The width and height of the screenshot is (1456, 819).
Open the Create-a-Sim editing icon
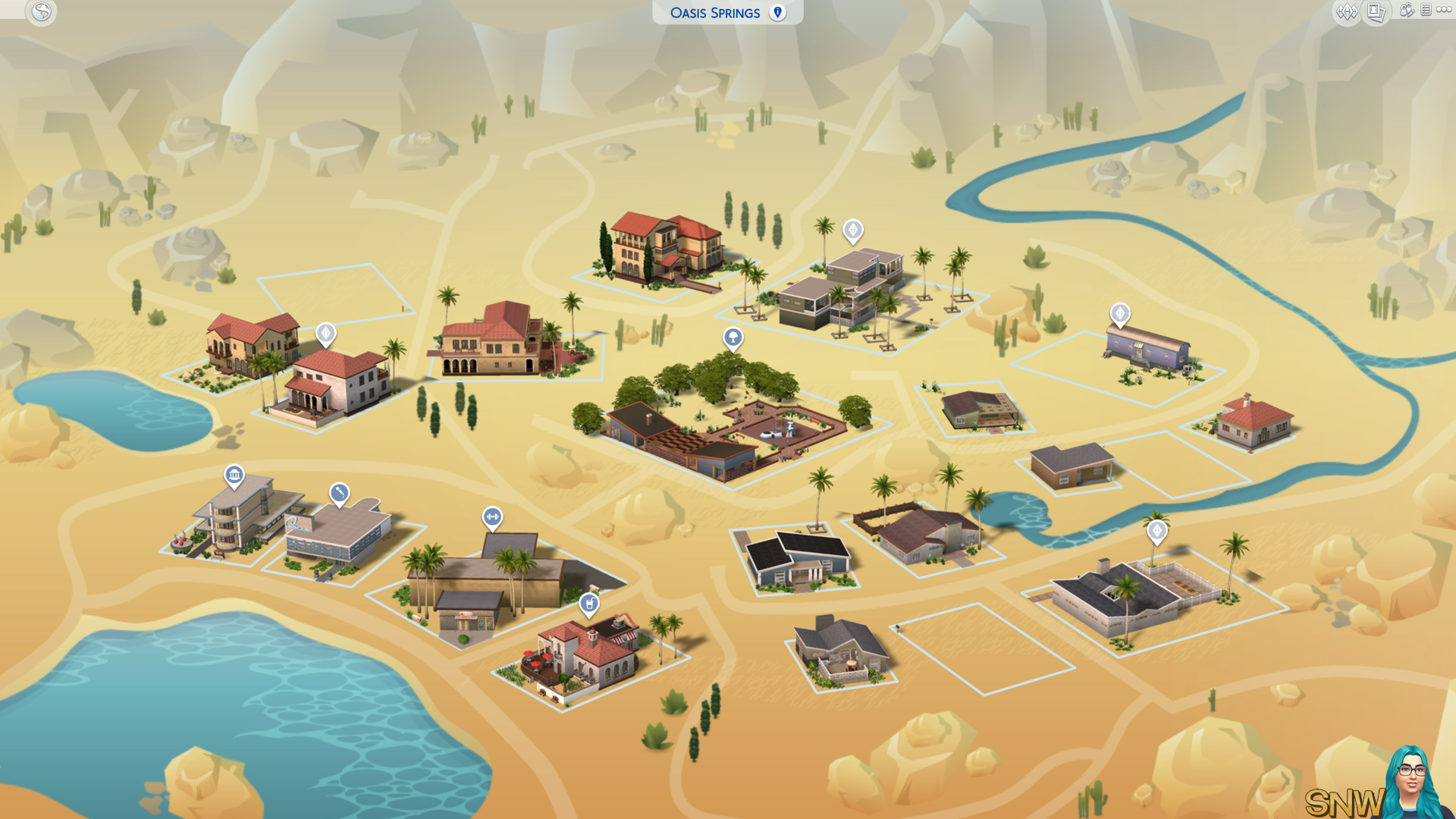(1407, 11)
